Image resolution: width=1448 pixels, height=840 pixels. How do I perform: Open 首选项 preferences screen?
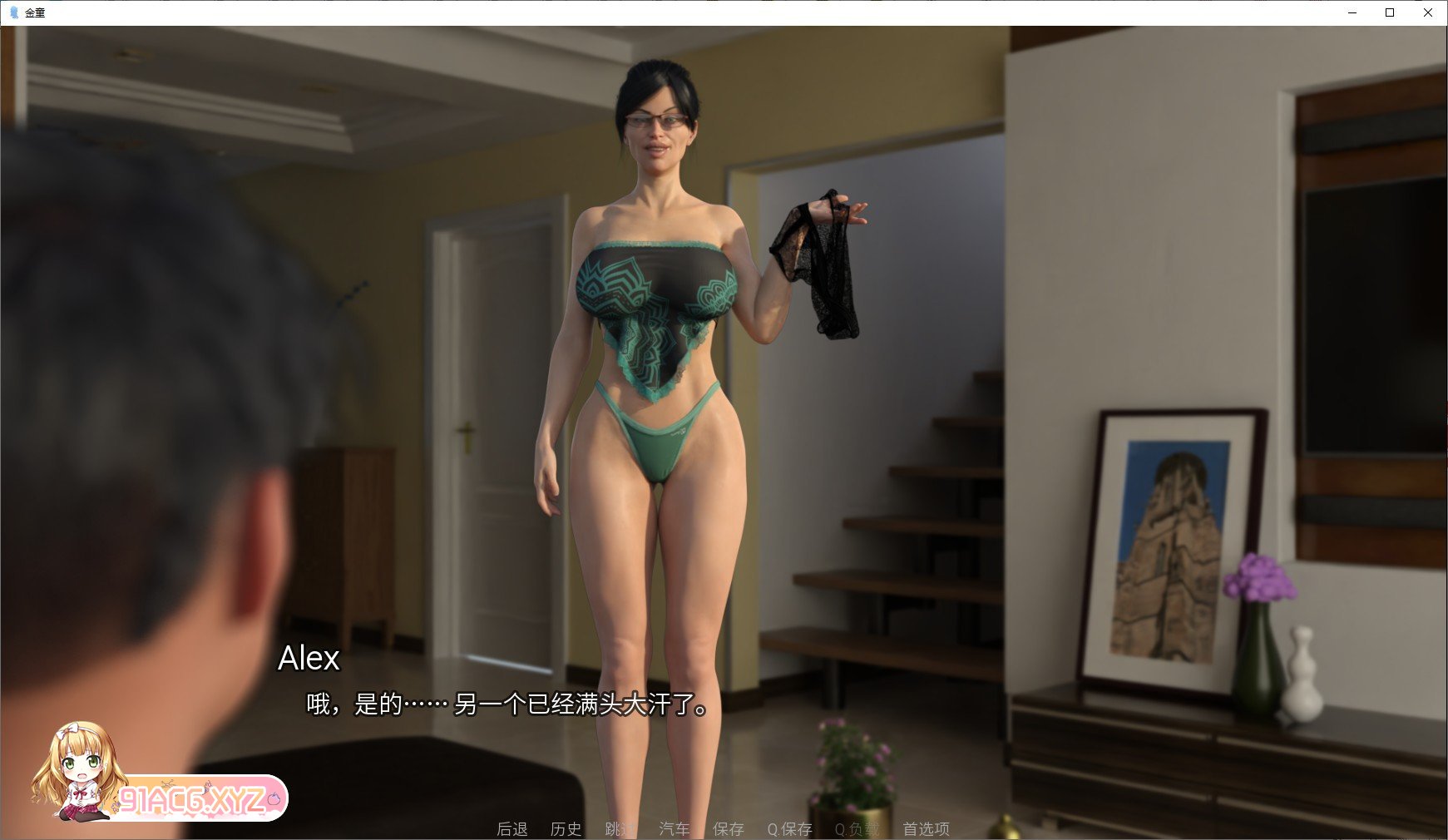pos(926,828)
